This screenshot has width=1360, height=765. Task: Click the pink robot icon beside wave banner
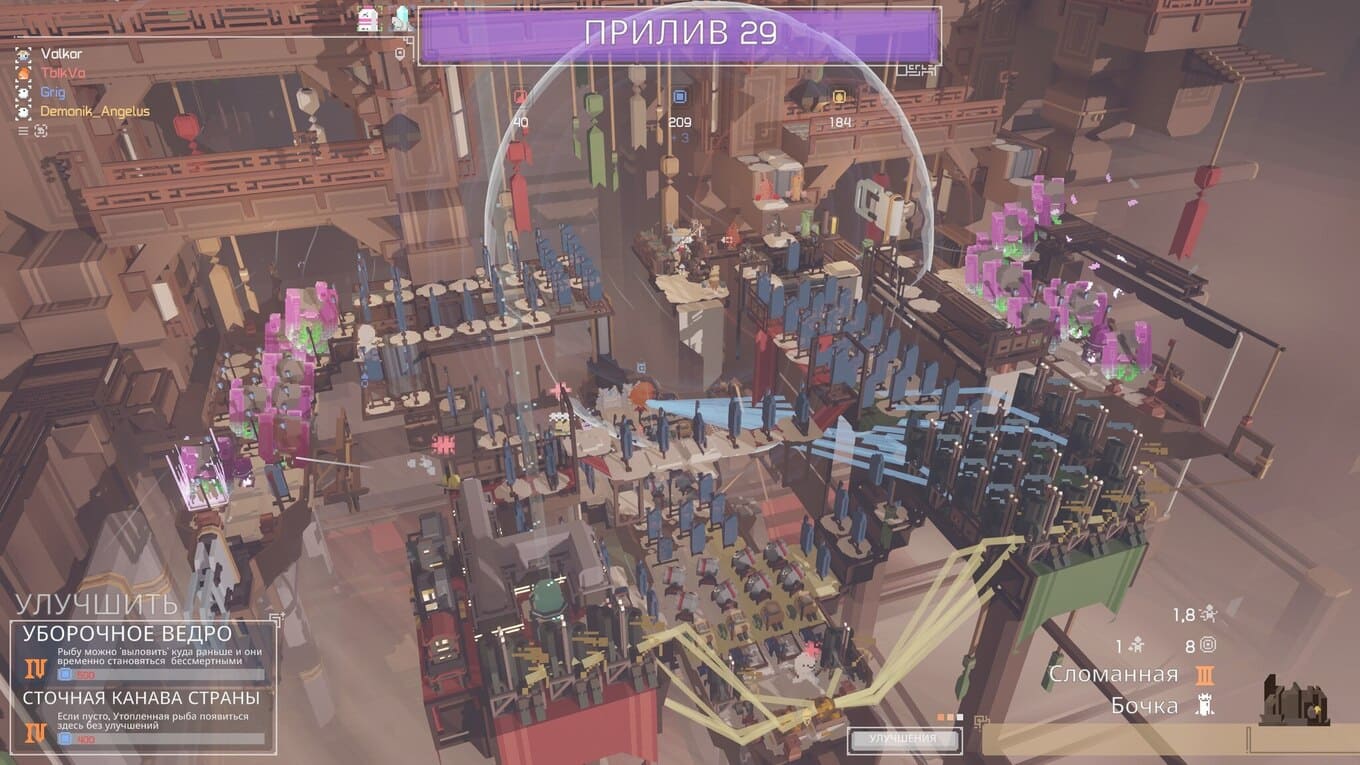(x=368, y=19)
